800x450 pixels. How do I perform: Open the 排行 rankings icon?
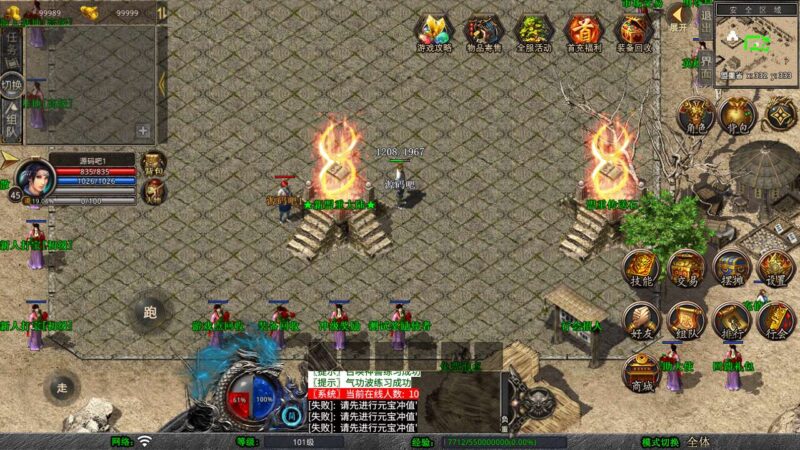coord(731,321)
